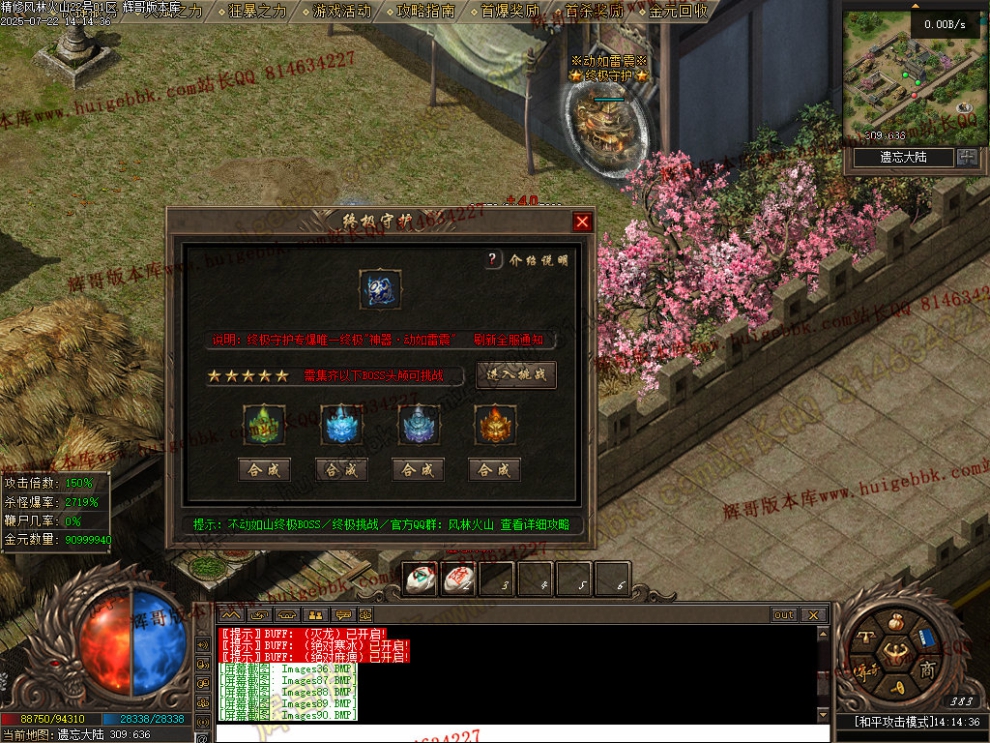990x743 pixels.
Task: Select the blue thunder artifact icon
Action: [x=381, y=289]
